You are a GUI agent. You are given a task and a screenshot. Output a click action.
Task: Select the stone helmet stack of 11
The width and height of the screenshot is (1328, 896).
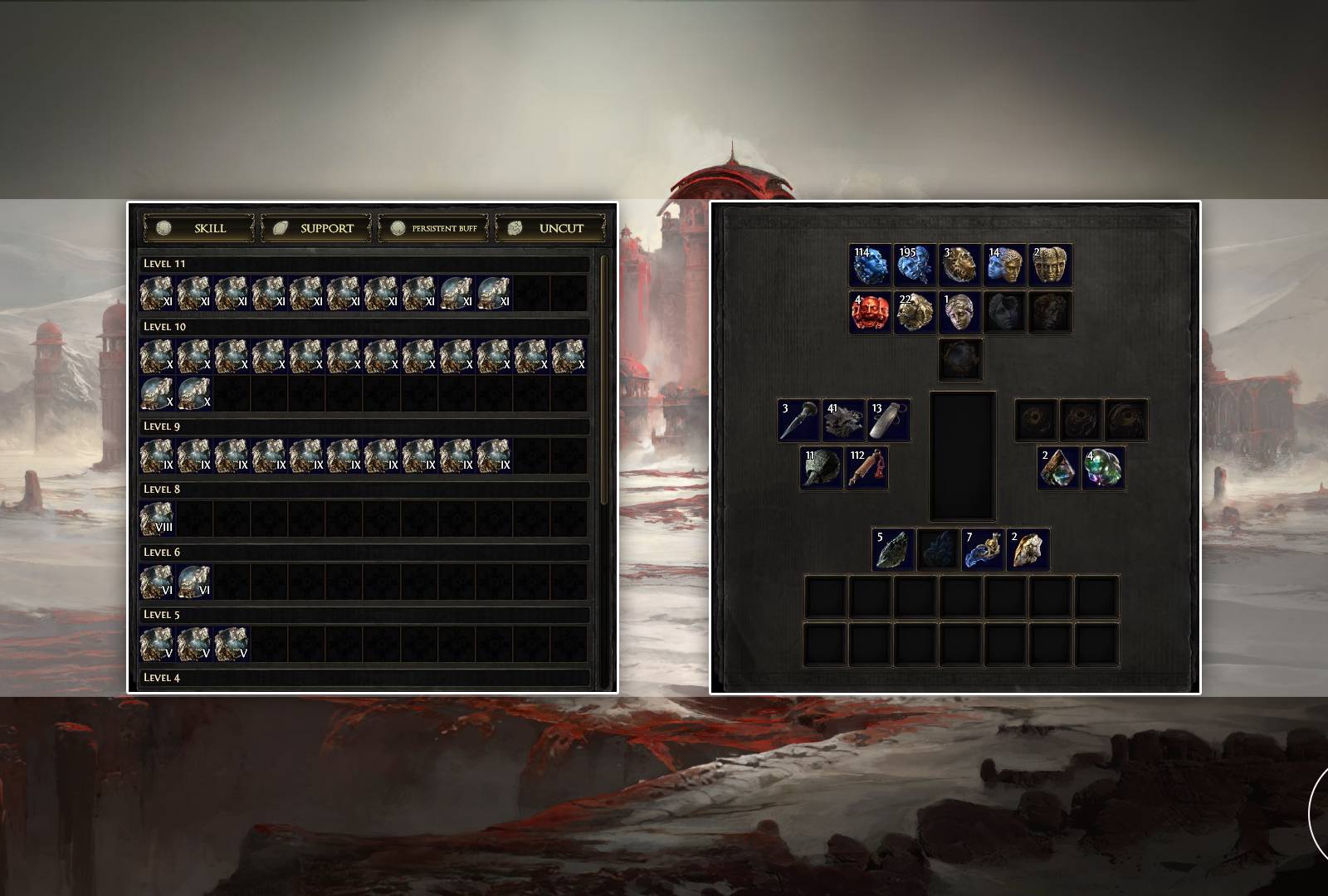coord(821,468)
